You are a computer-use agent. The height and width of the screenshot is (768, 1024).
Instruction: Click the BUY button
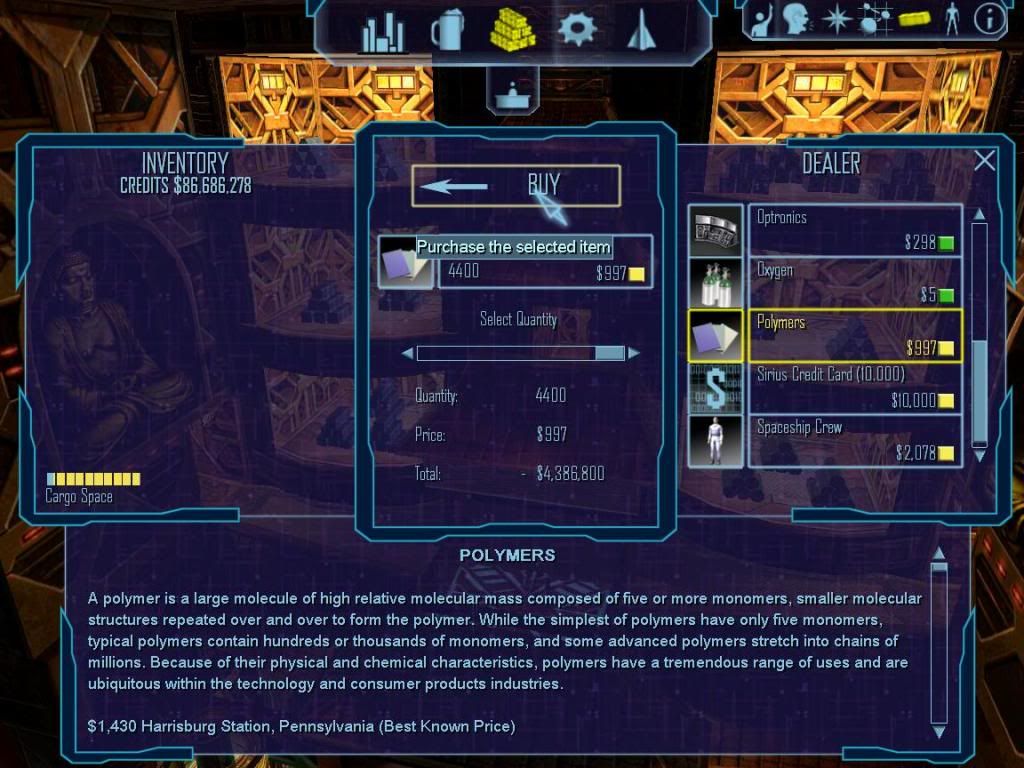[515, 185]
